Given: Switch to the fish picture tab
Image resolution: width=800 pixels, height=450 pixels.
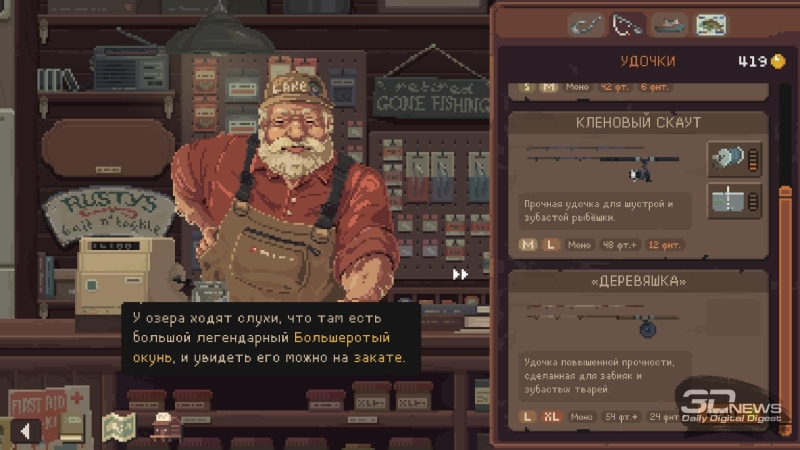Looking at the screenshot, I should 711,24.
